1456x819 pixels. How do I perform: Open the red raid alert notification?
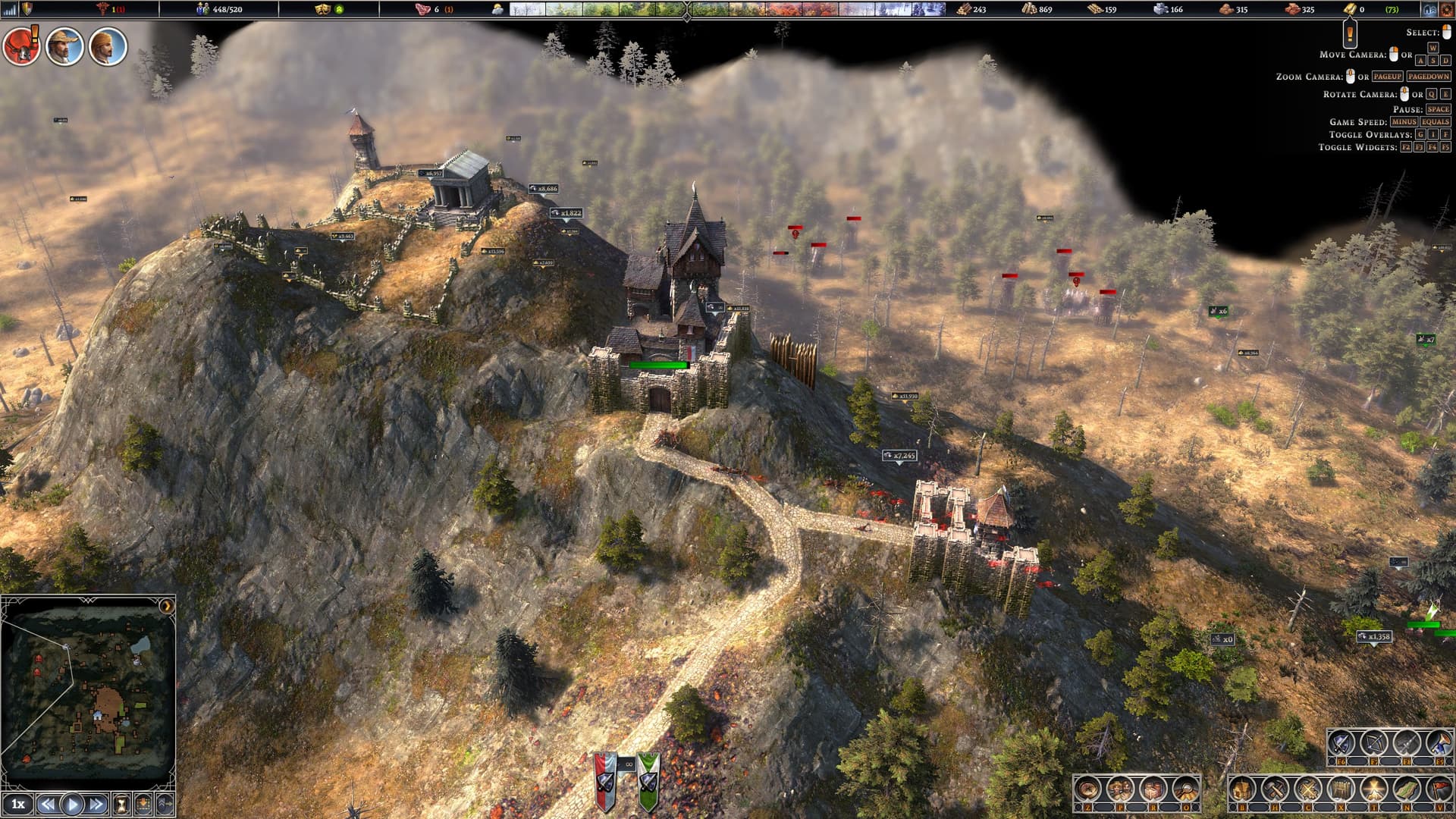(21, 47)
